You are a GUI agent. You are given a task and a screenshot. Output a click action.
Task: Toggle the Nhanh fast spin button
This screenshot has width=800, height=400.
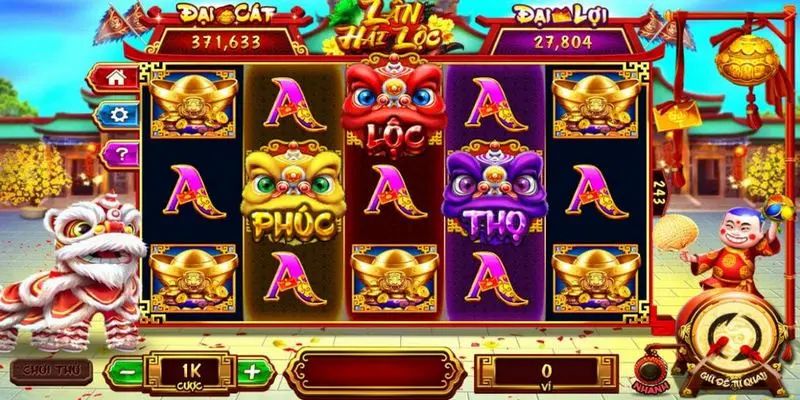pos(646,371)
